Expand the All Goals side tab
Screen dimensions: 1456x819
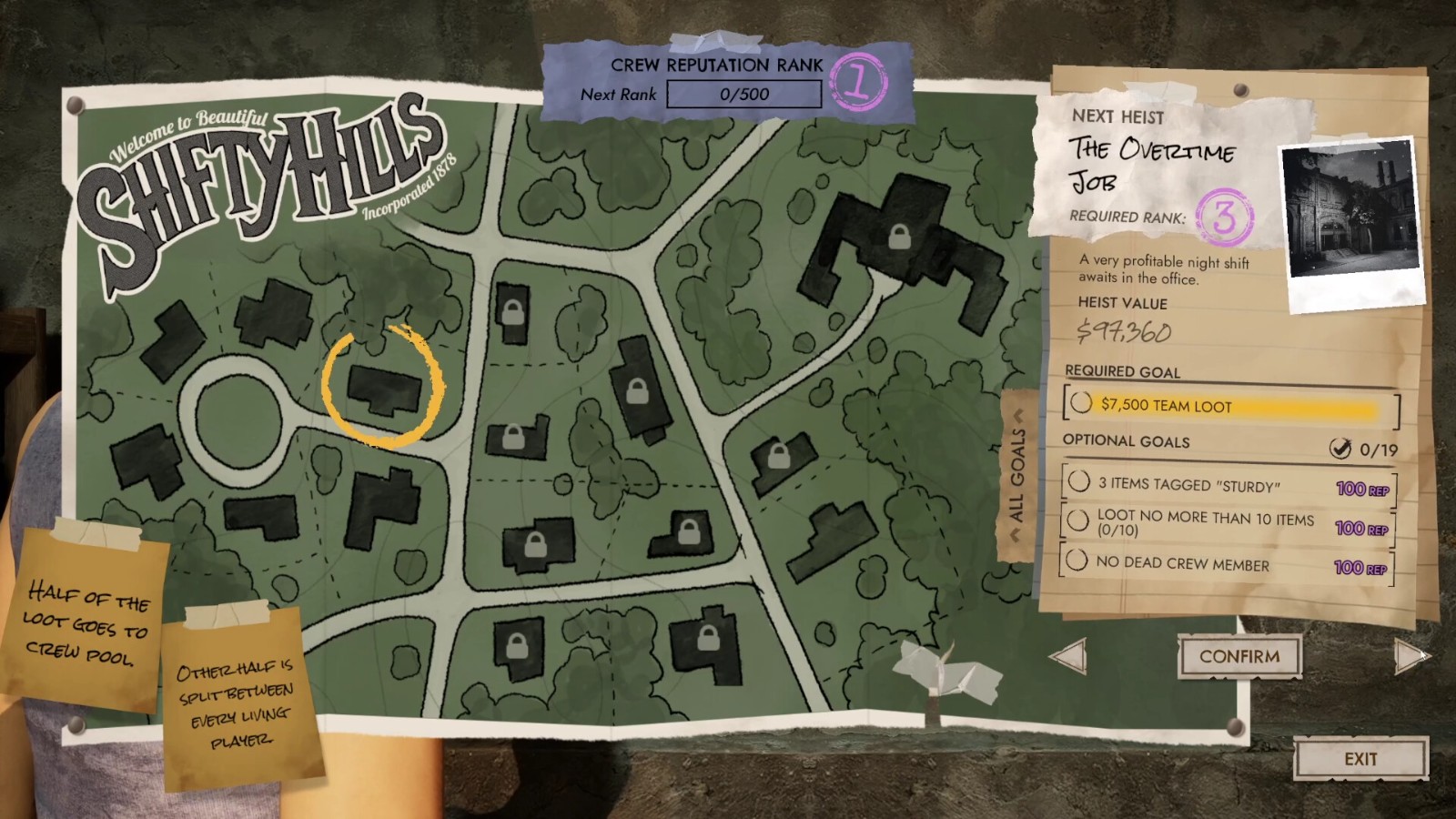click(x=1018, y=473)
